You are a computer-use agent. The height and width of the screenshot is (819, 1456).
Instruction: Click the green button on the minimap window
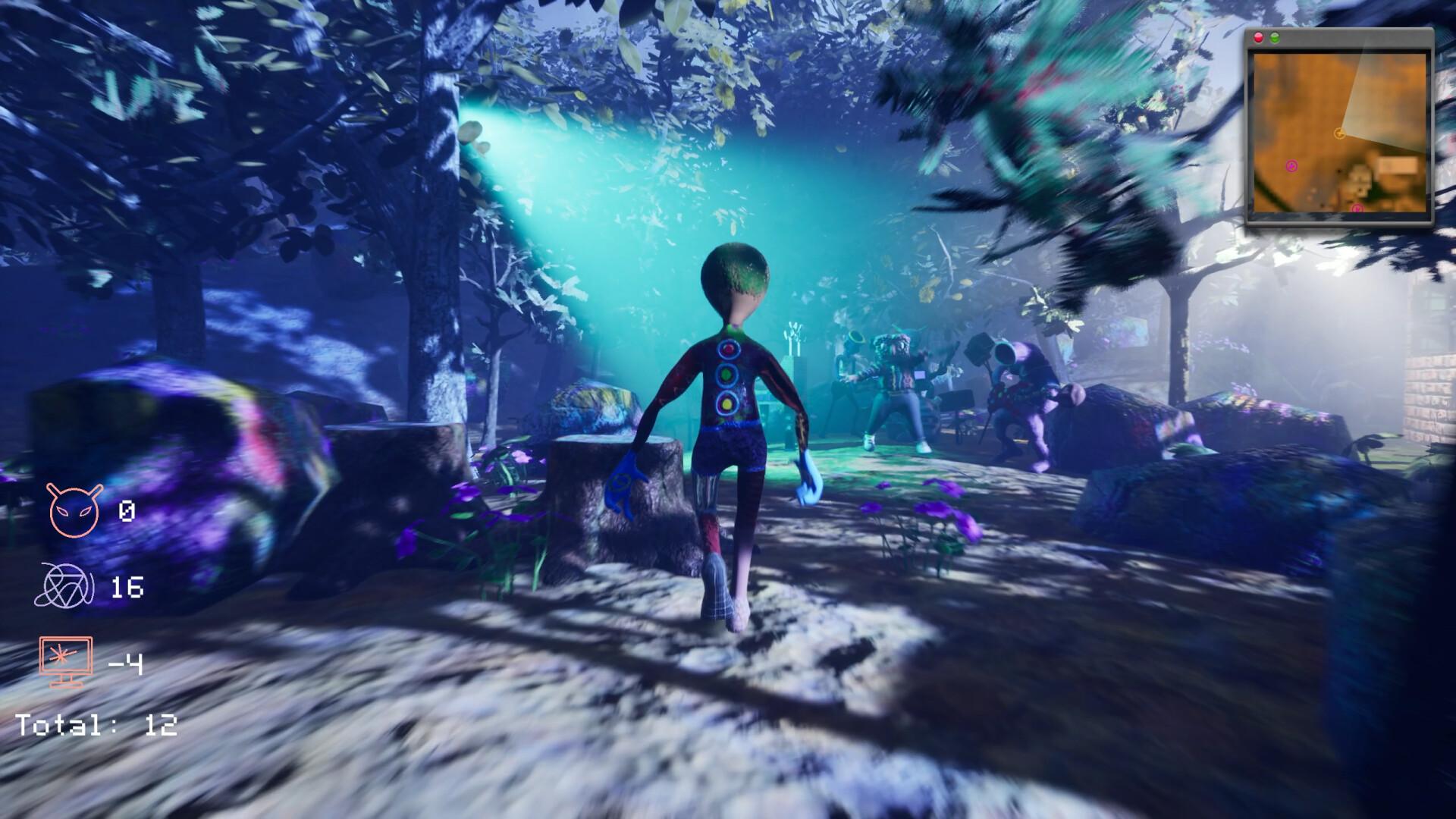pyautogui.click(x=1275, y=38)
